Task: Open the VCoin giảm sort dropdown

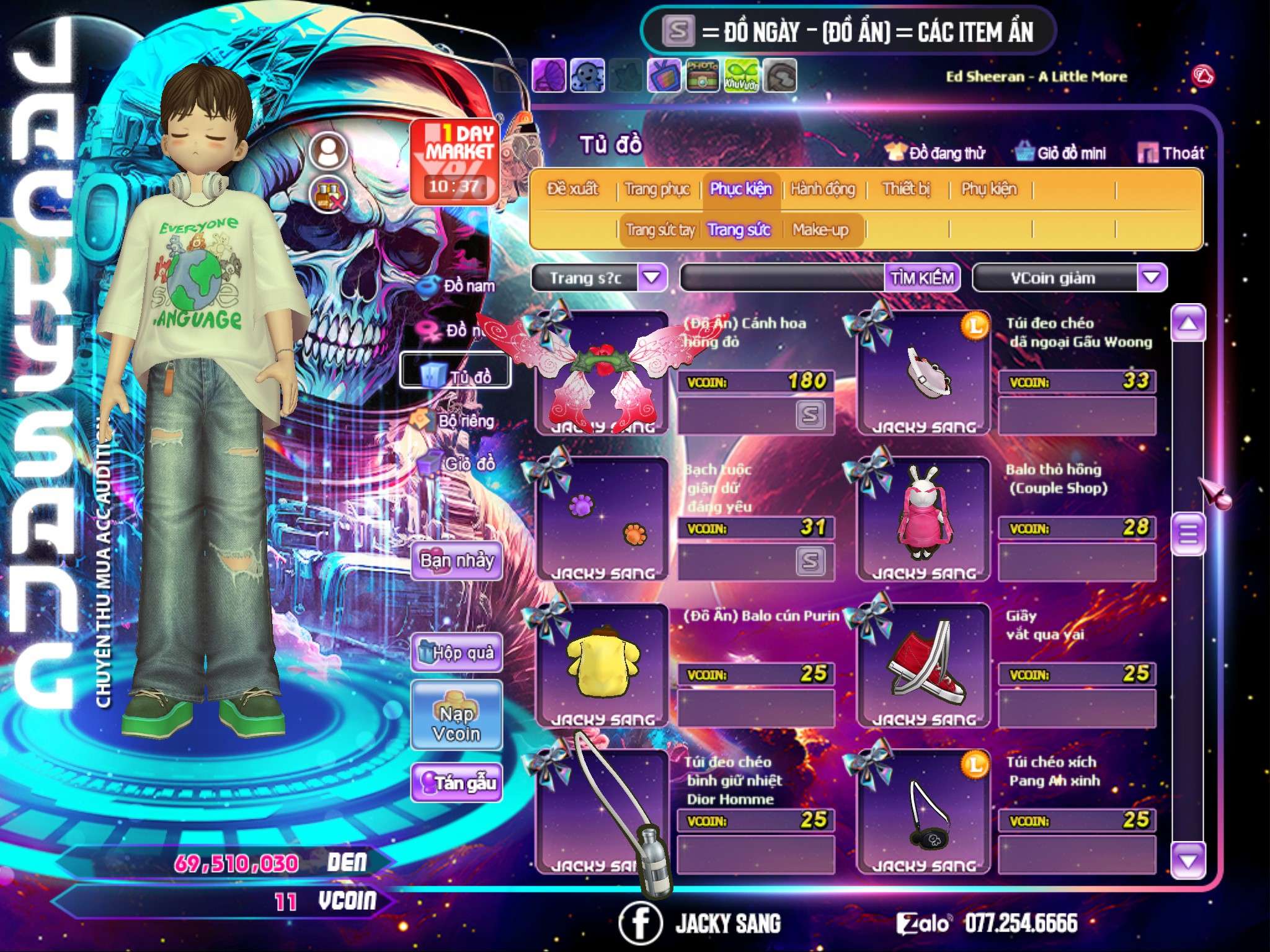Action: pos(1151,278)
